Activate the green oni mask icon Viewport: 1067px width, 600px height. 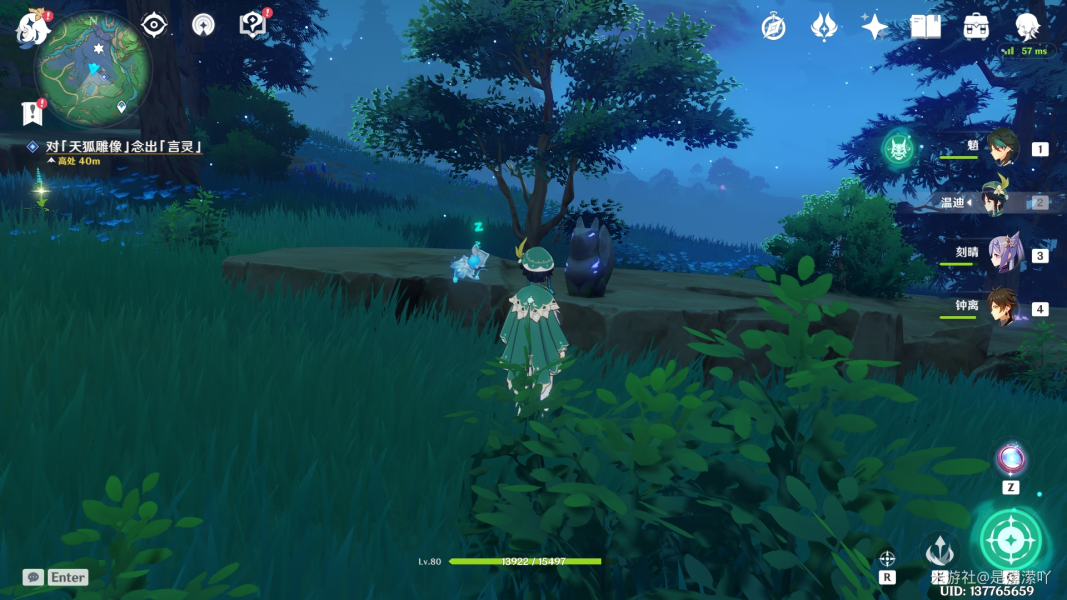(898, 149)
